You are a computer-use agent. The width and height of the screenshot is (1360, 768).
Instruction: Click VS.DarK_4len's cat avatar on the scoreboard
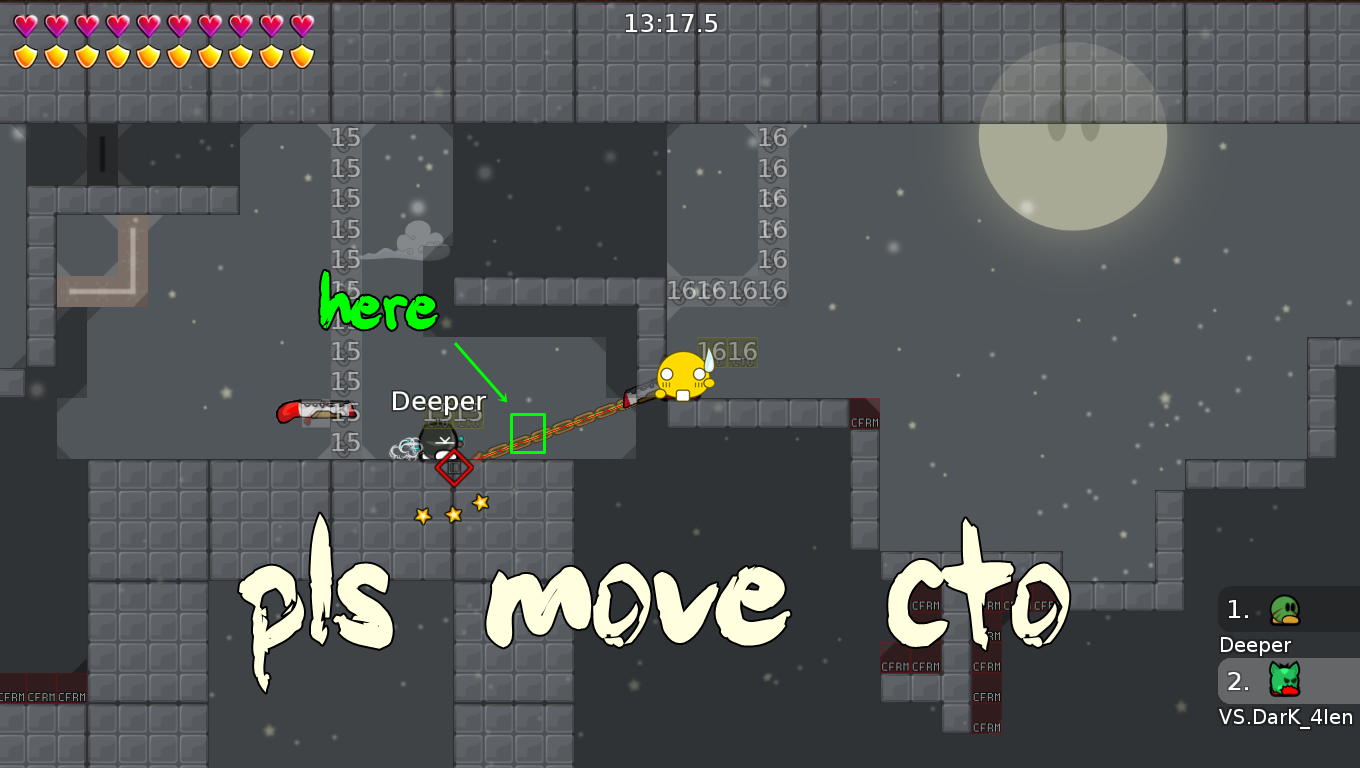point(1283,681)
